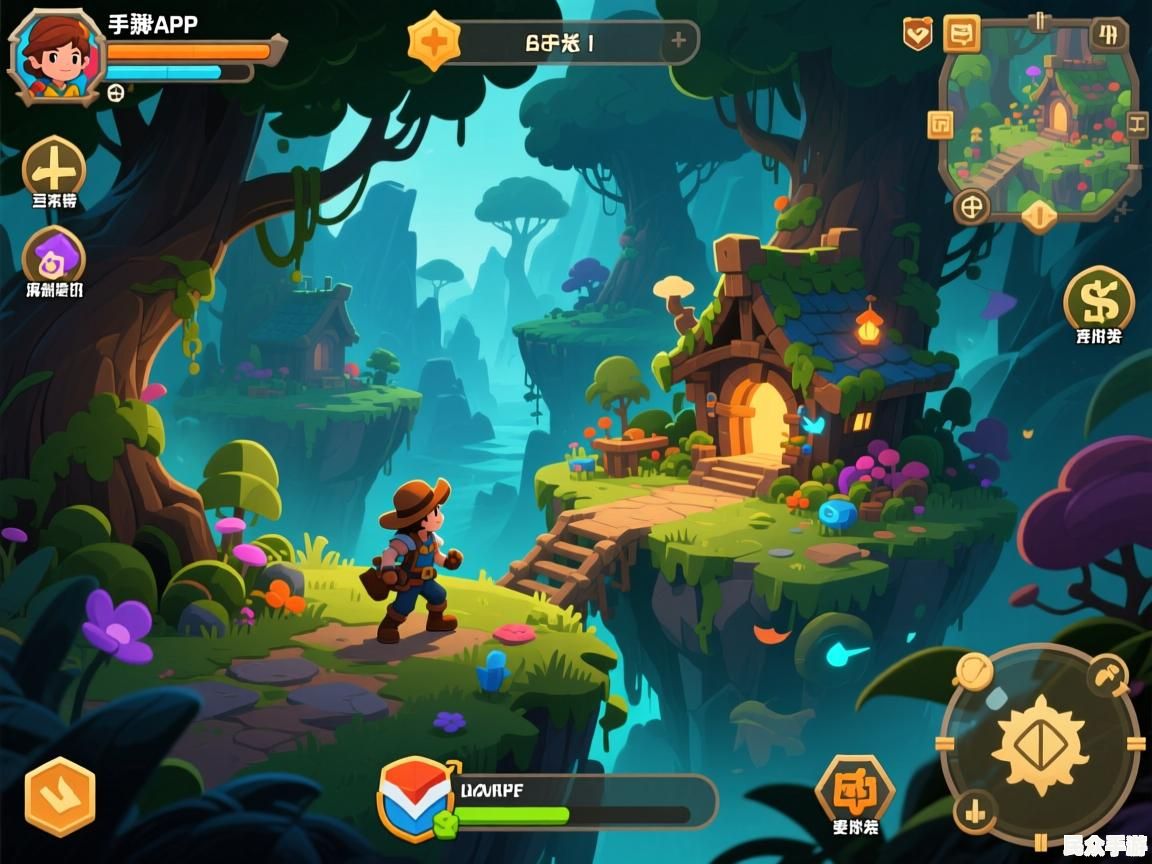Open the gold coin dollar shop button
This screenshot has width=1152, height=864.
(1098, 298)
